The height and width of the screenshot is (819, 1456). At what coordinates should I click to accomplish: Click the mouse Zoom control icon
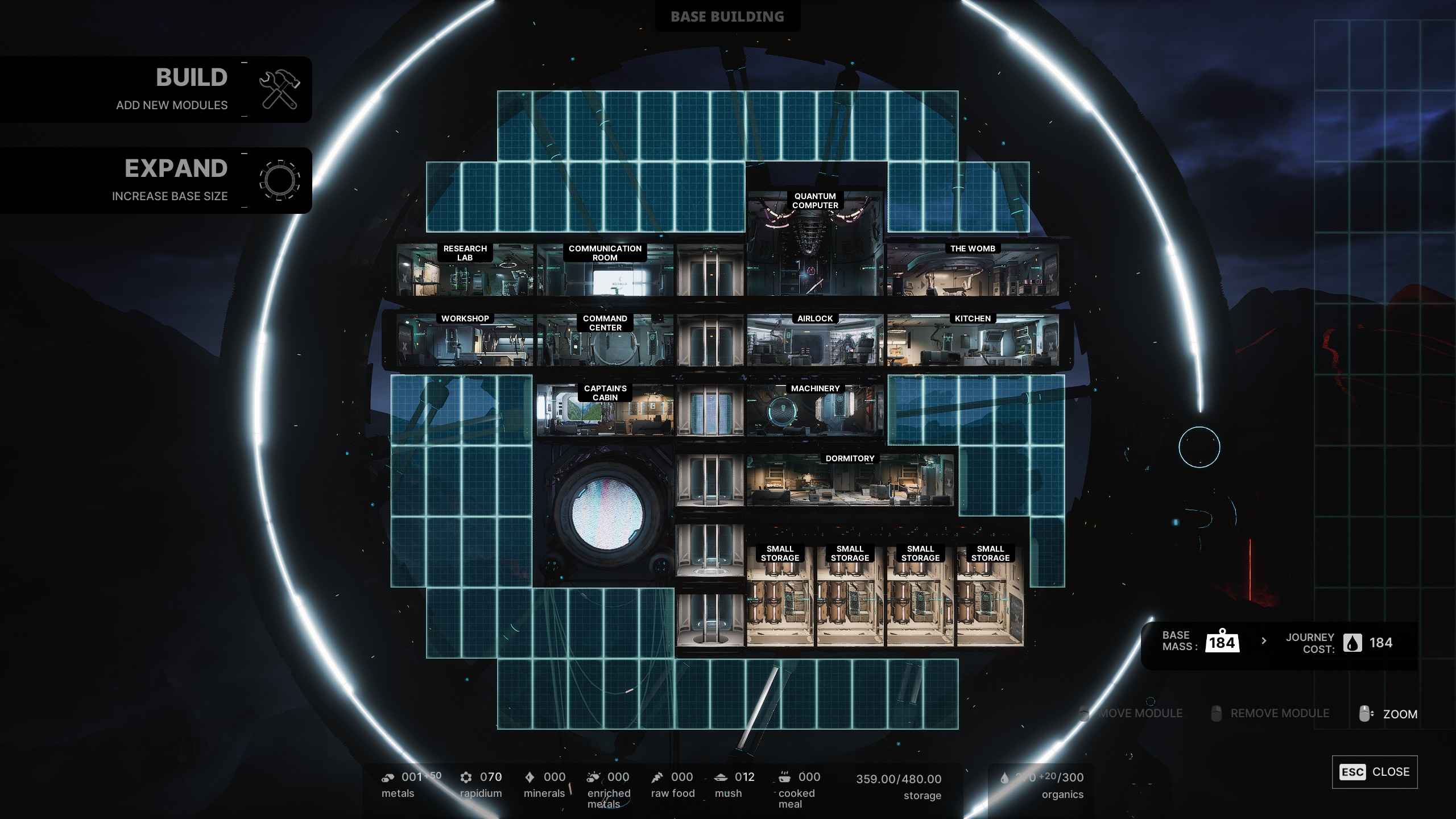1365,713
